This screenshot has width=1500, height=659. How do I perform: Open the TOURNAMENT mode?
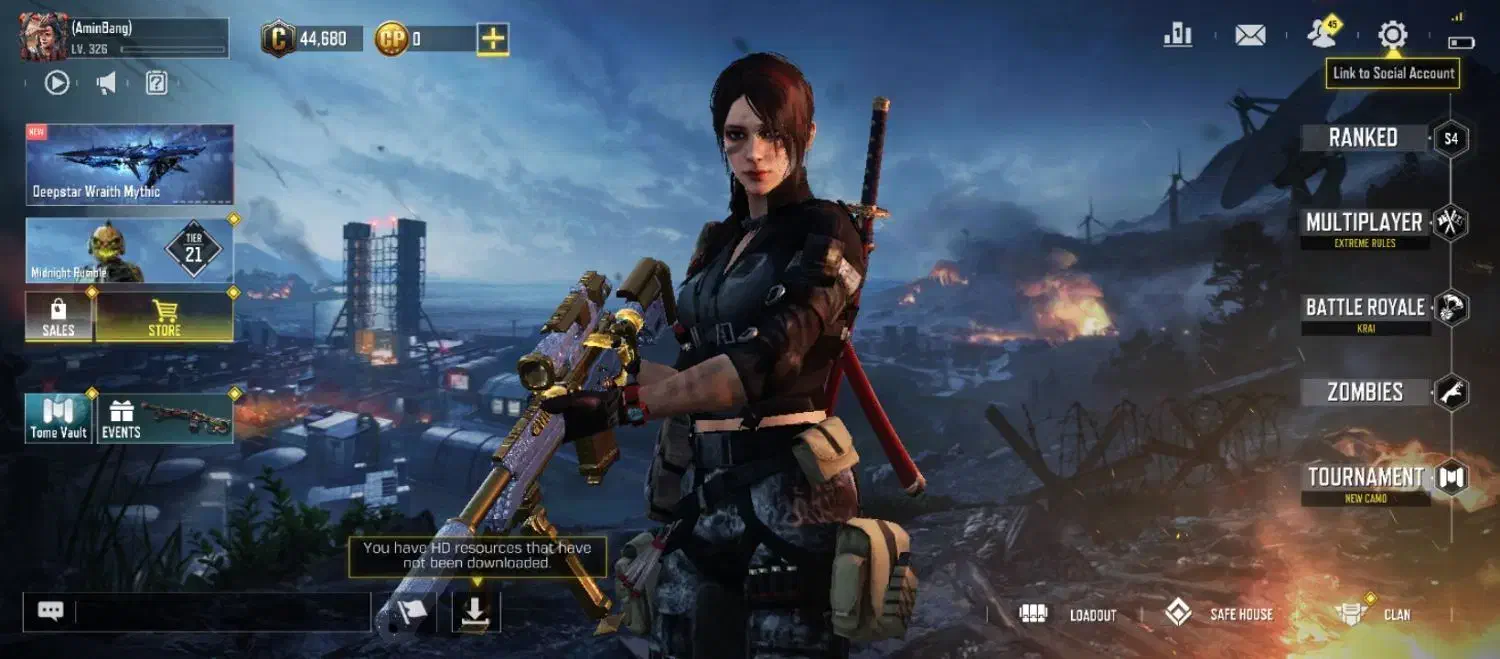click(x=1365, y=478)
